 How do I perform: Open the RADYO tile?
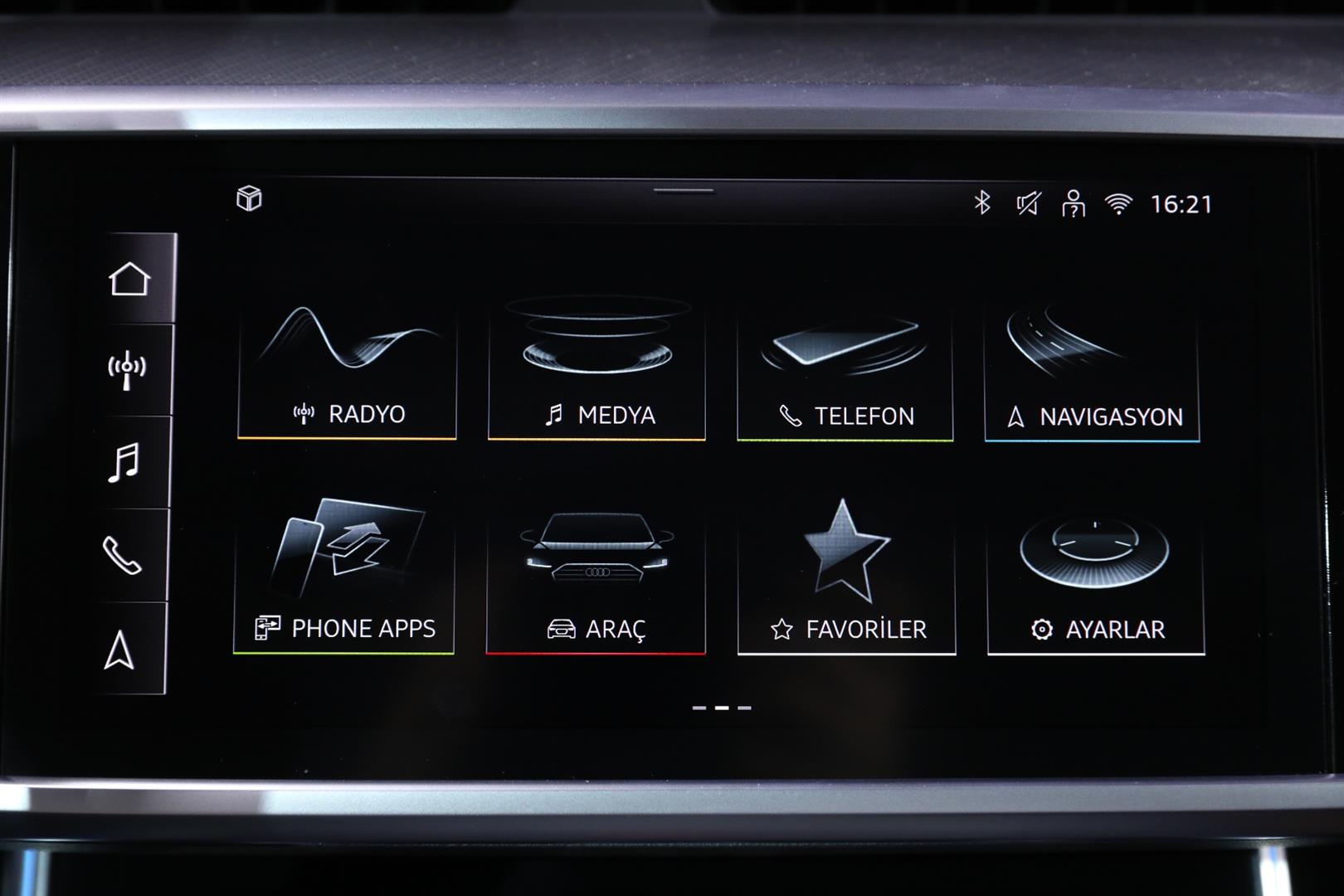[x=347, y=370]
